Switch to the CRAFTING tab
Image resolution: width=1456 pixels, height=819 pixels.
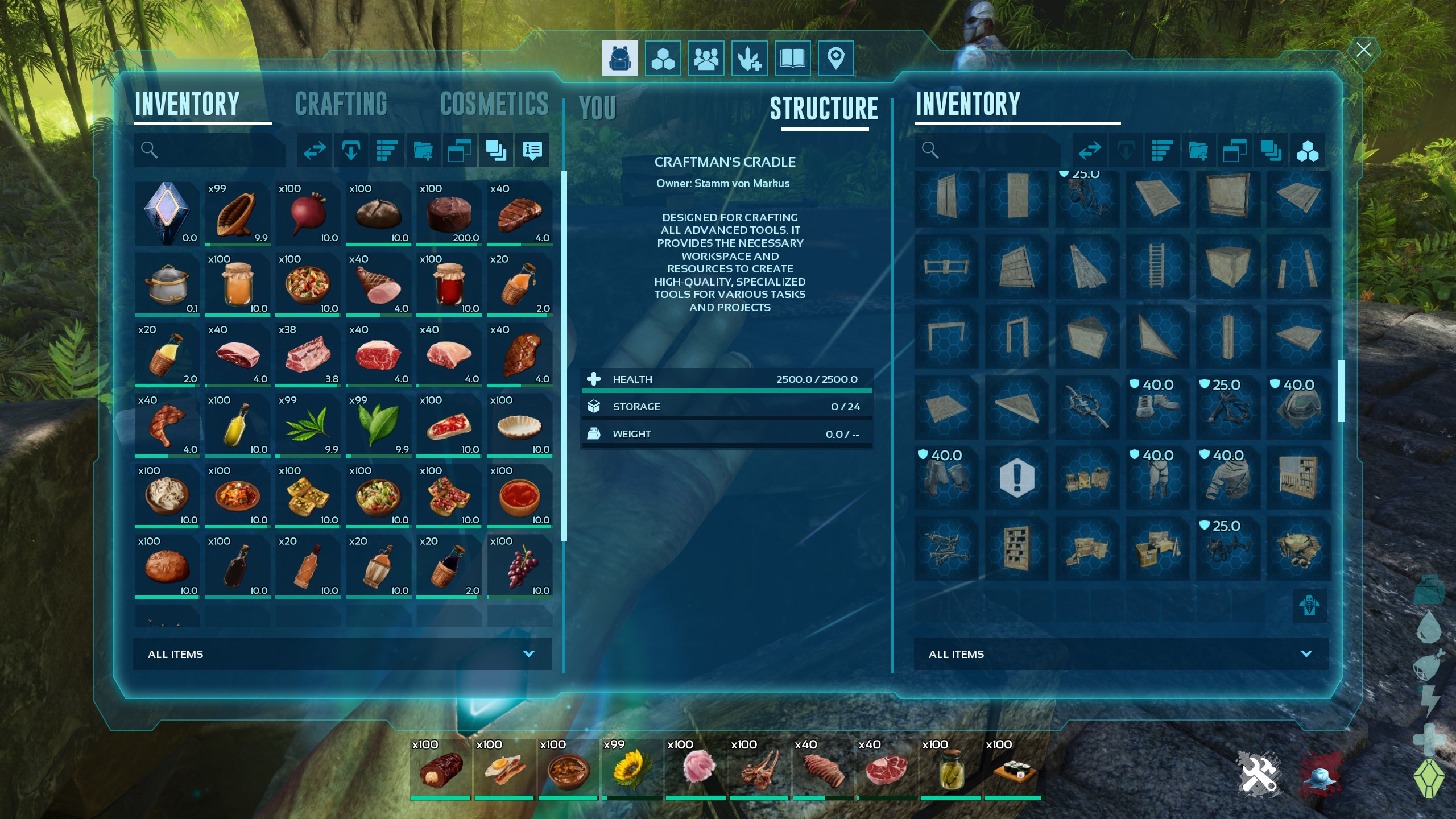(341, 104)
